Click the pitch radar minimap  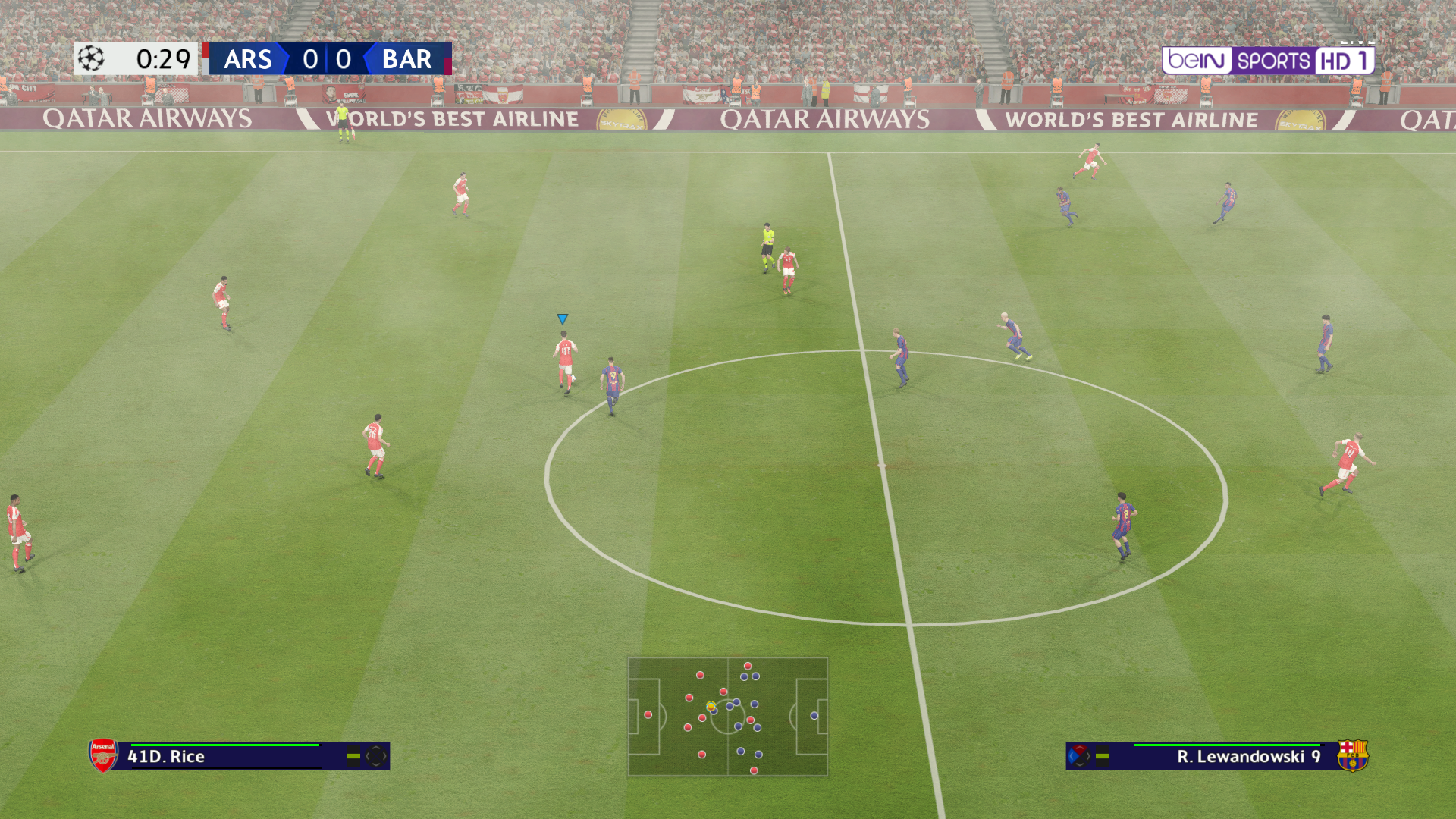(727, 717)
